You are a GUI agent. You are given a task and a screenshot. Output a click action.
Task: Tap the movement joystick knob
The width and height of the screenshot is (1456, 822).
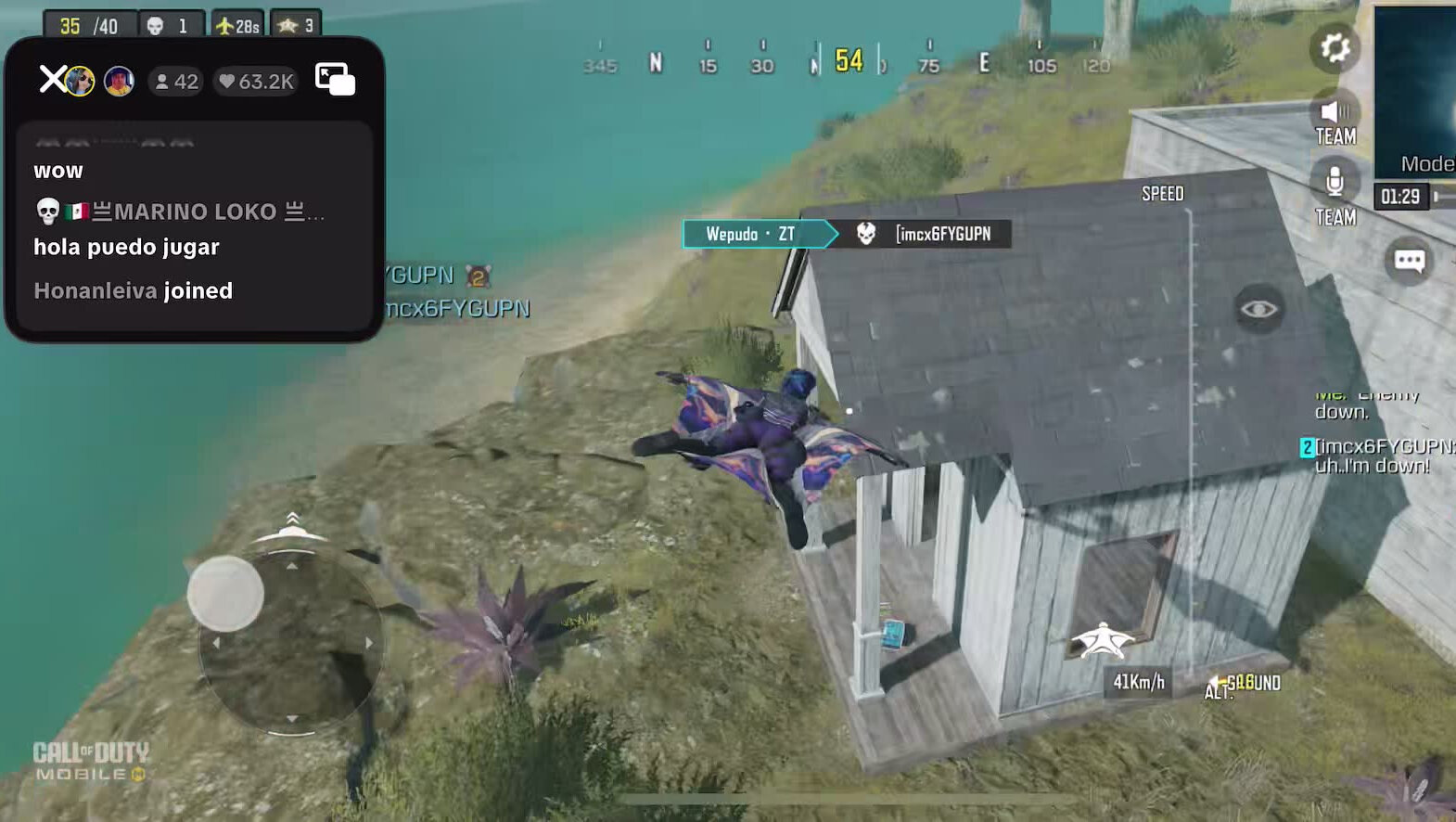[x=225, y=594]
